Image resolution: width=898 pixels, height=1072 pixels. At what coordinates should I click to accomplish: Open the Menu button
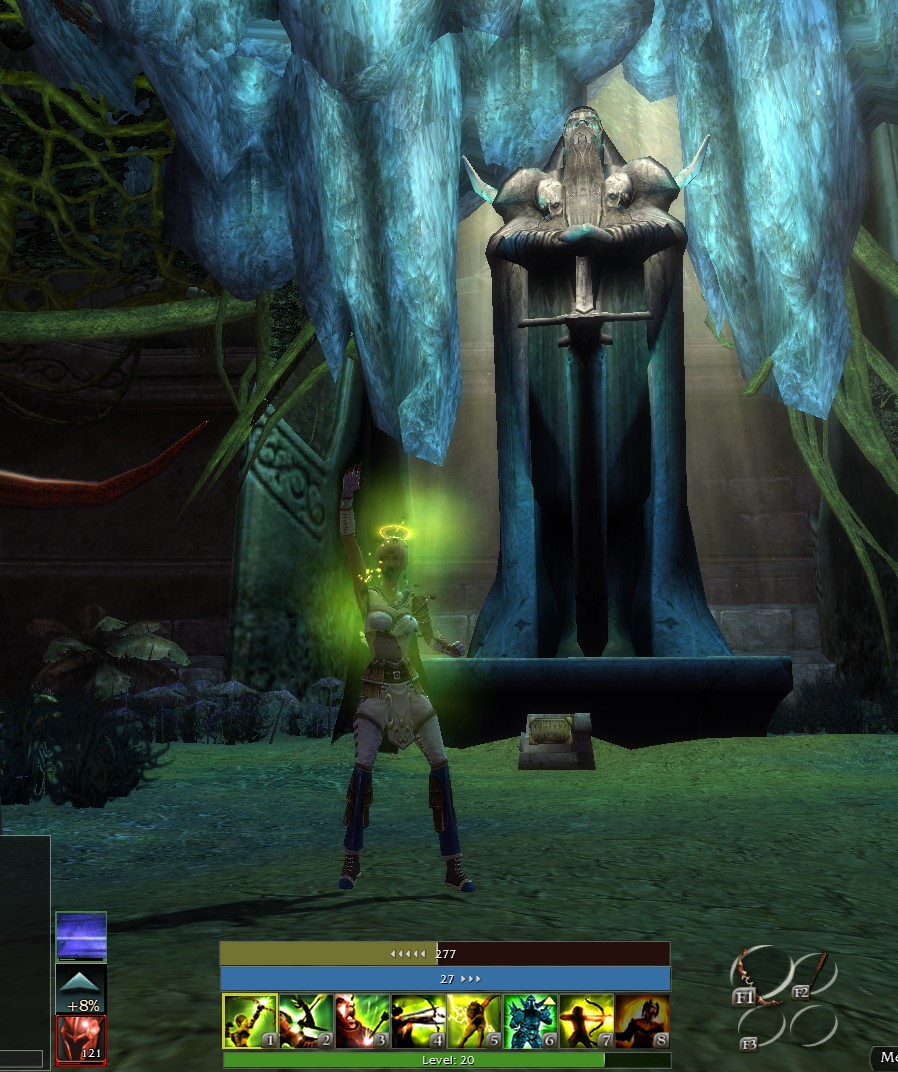(x=886, y=1057)
